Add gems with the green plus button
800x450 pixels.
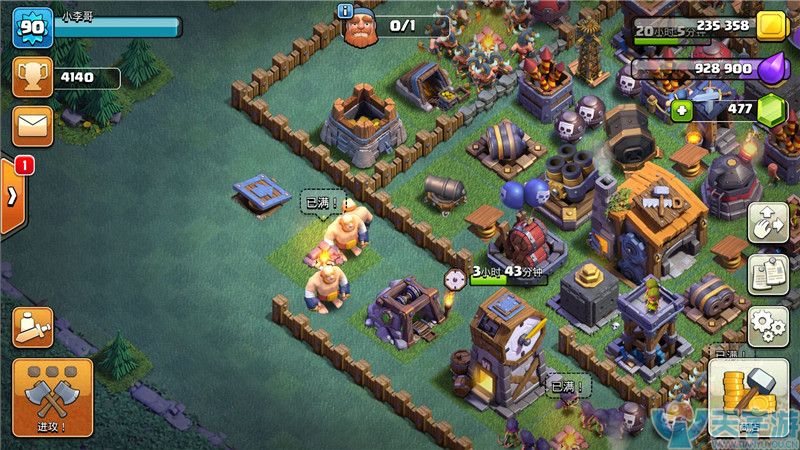(683, 109)
